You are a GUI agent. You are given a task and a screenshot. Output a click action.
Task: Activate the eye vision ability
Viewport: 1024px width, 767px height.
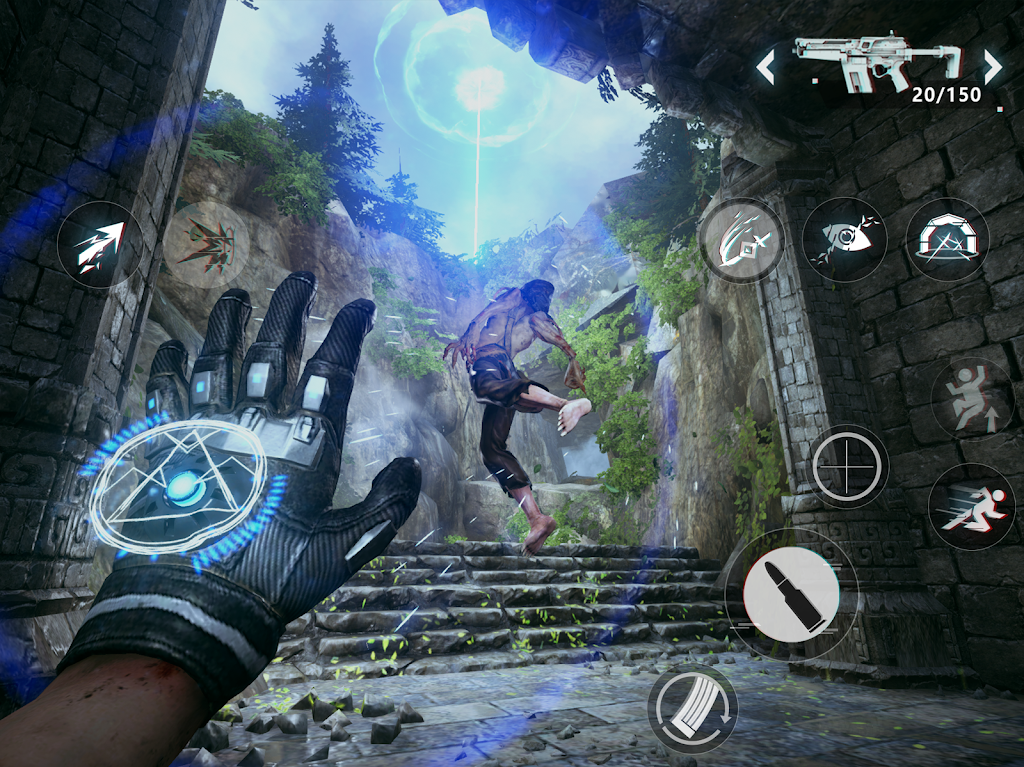[844, 240]
